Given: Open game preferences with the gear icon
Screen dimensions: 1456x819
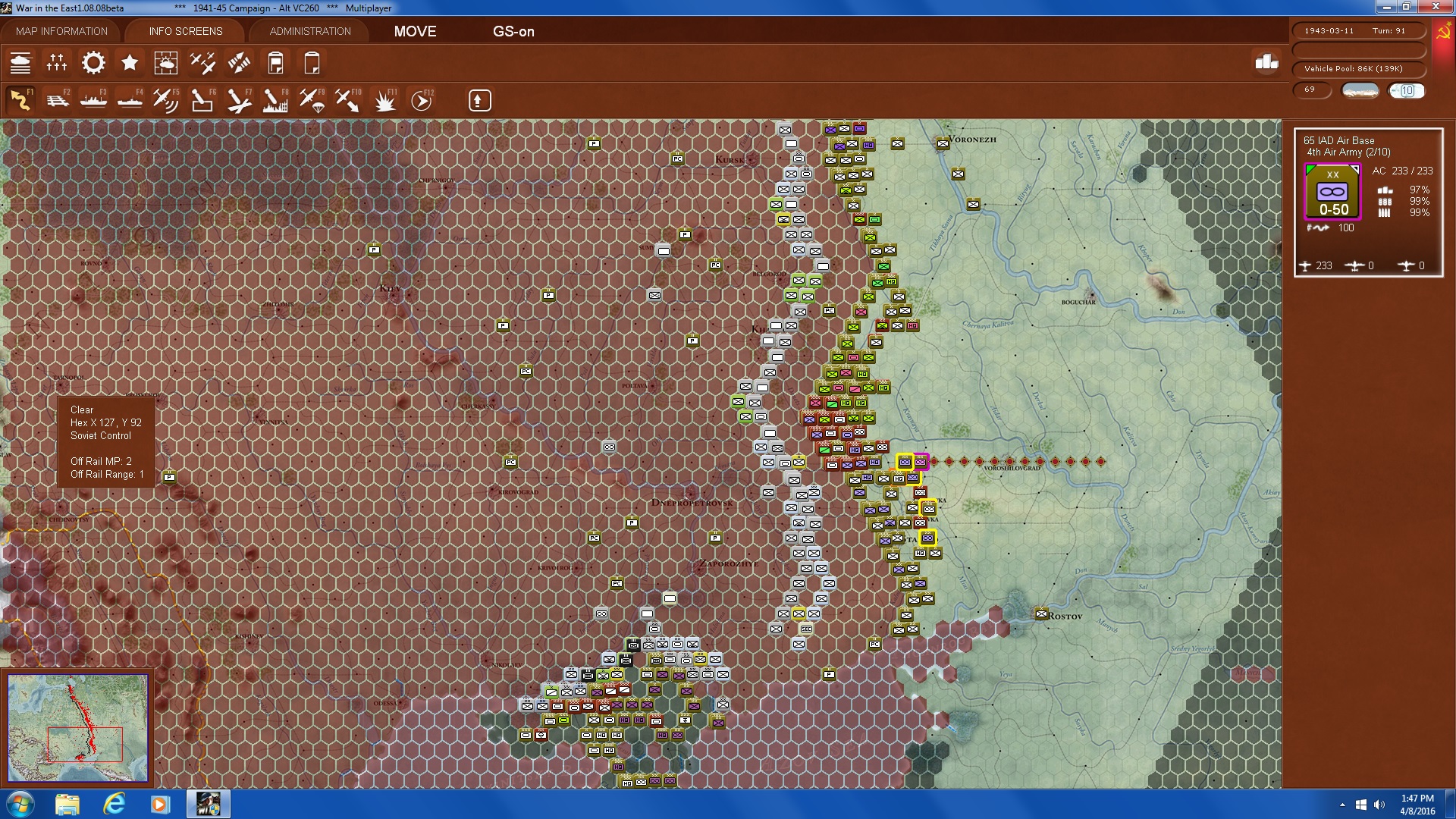Looking at the screenshot, I should tap(93, 63).
